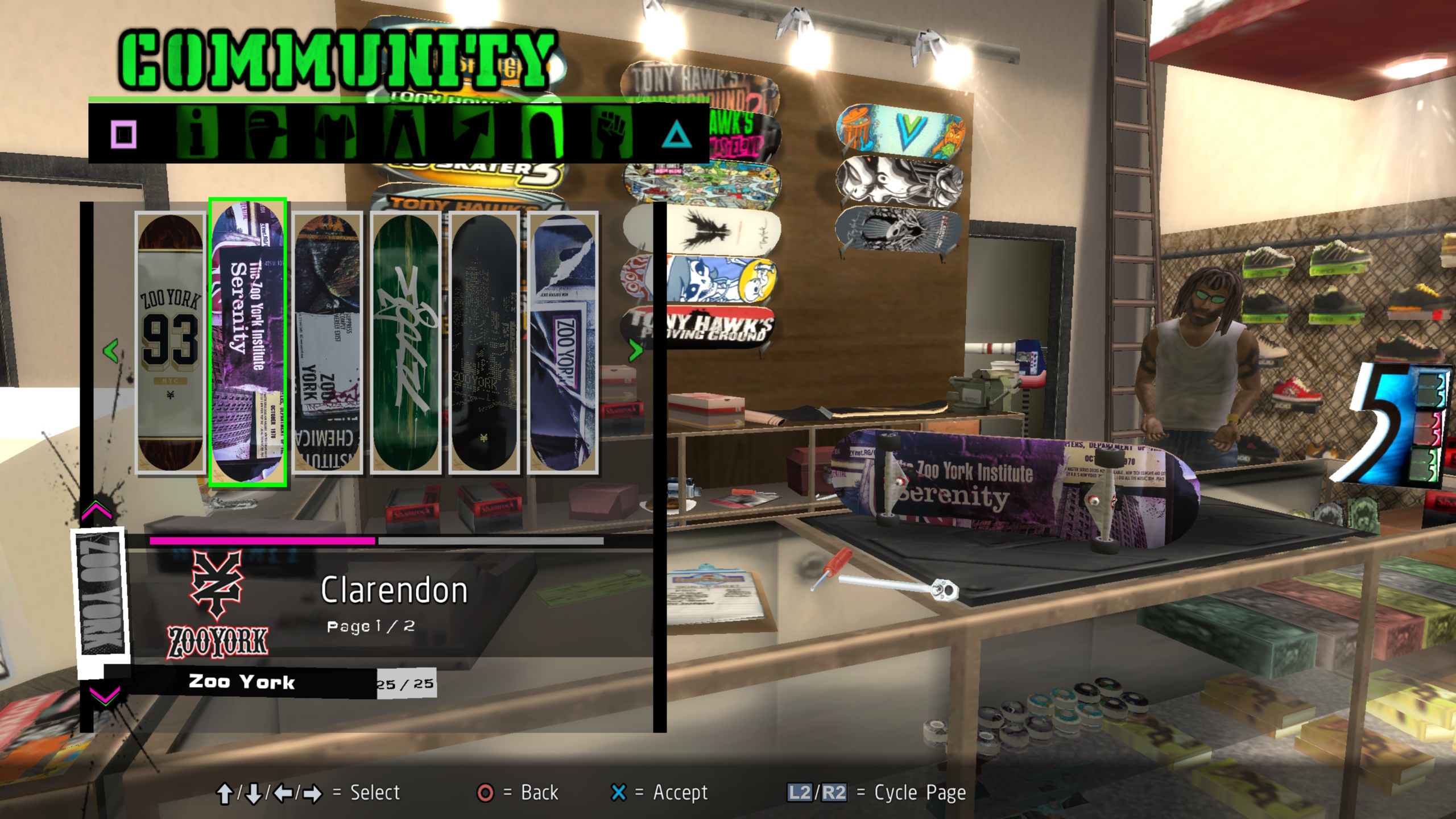Select the highlighted skateboard deck tab
Viewport: 1456px width, 819px height.
[x=544, y=134]
